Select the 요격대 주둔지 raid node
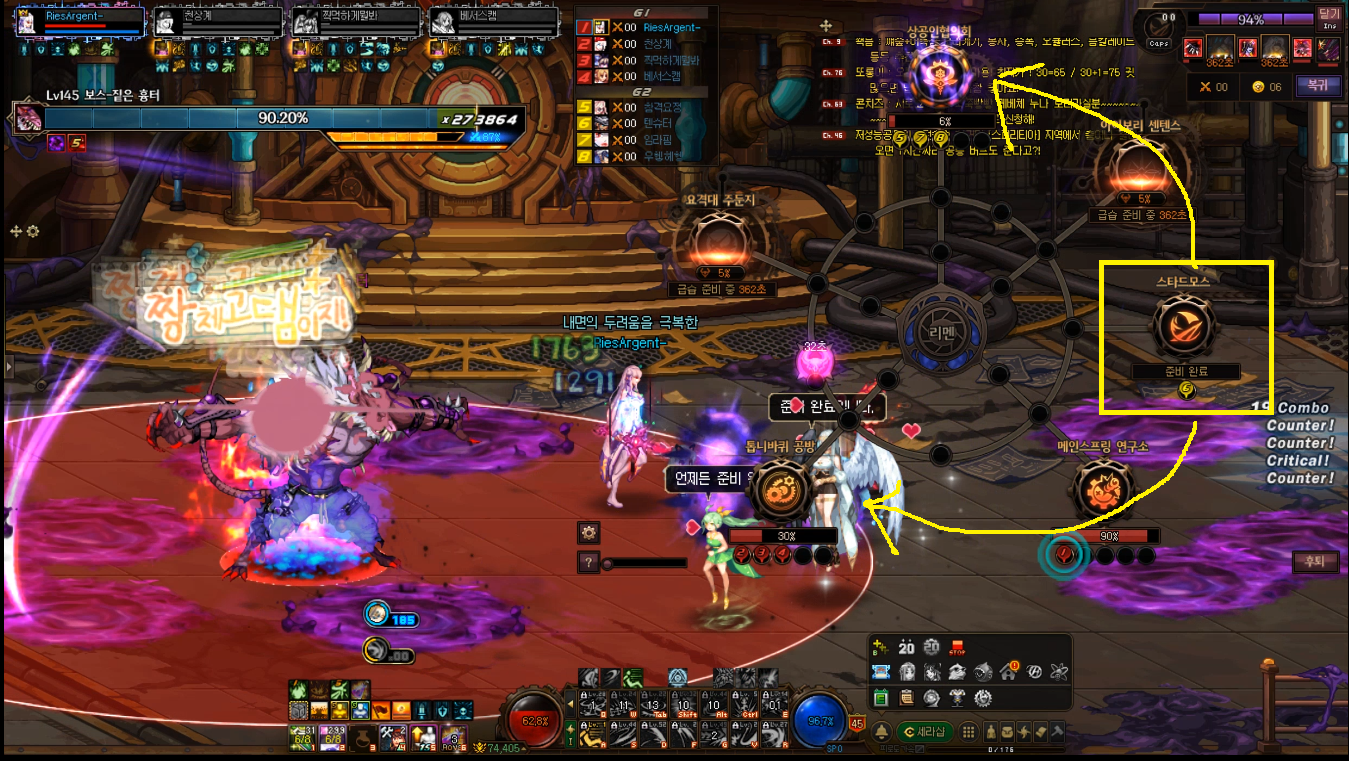1349x761 pixels. point(720,241)
